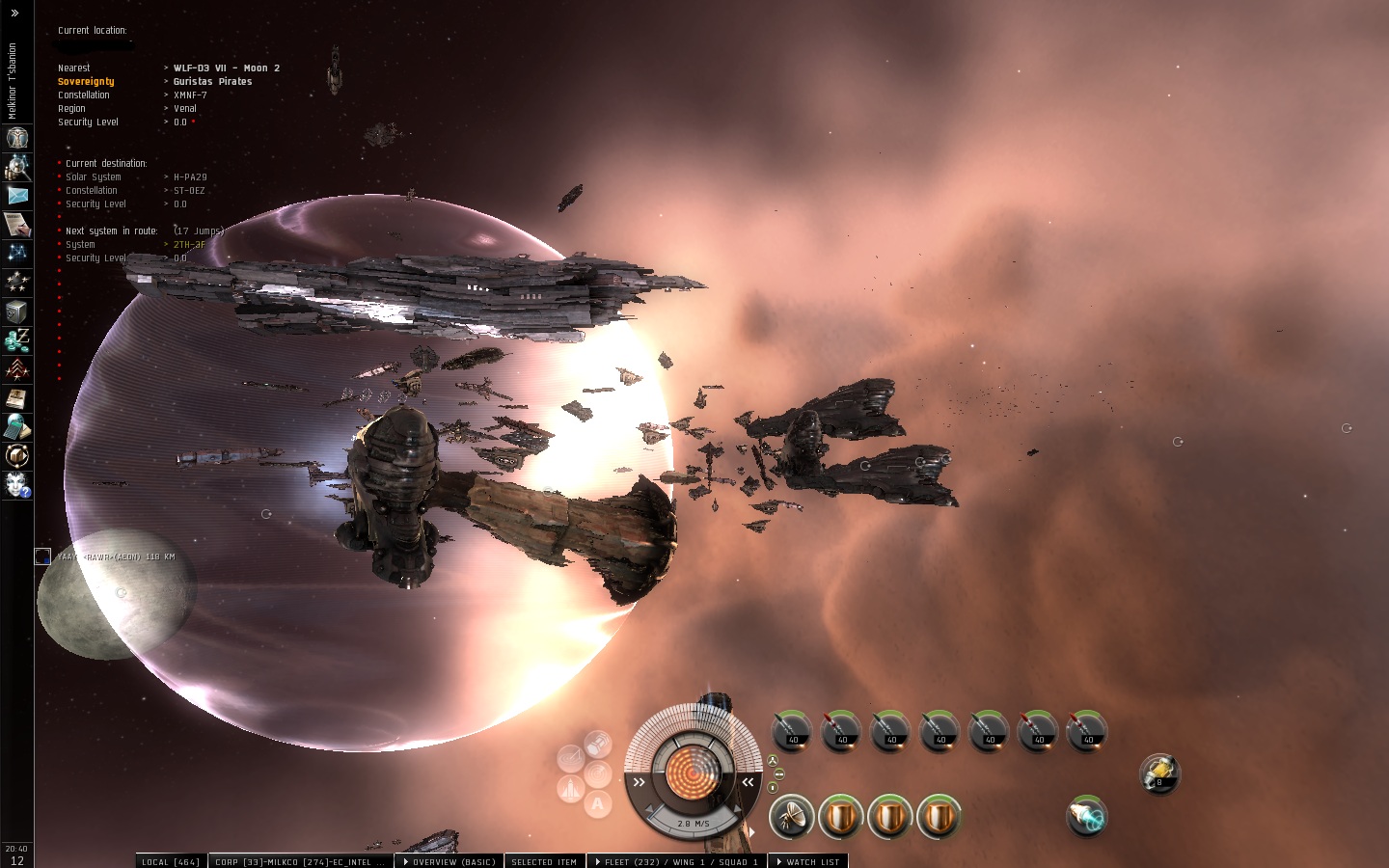The height and width of the screenshot is (868, 1389).
Task: Activate the yellow canister module
Action: pos(1158,773)
